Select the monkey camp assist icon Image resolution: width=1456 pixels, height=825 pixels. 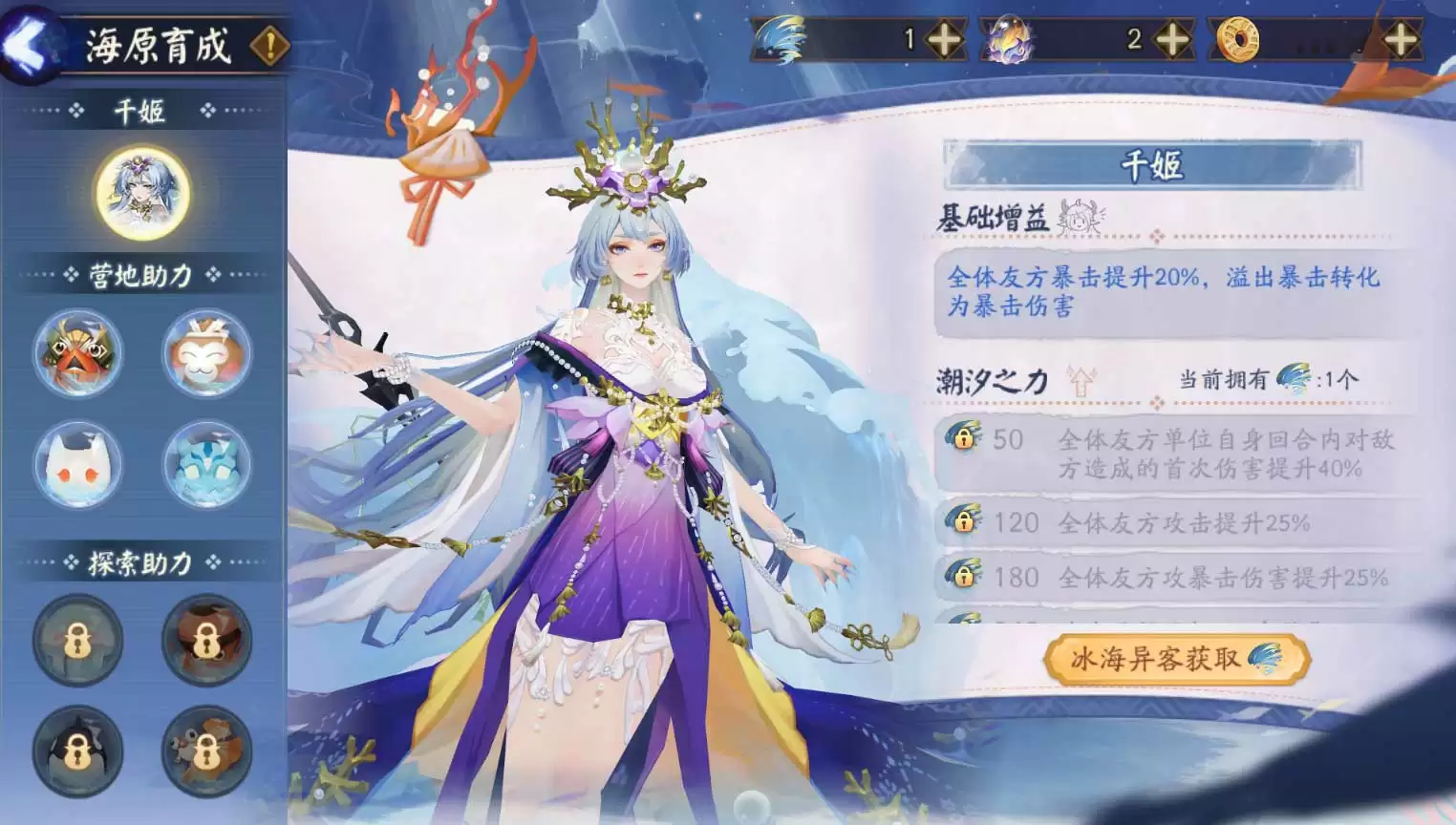click(x=206, y=353)
